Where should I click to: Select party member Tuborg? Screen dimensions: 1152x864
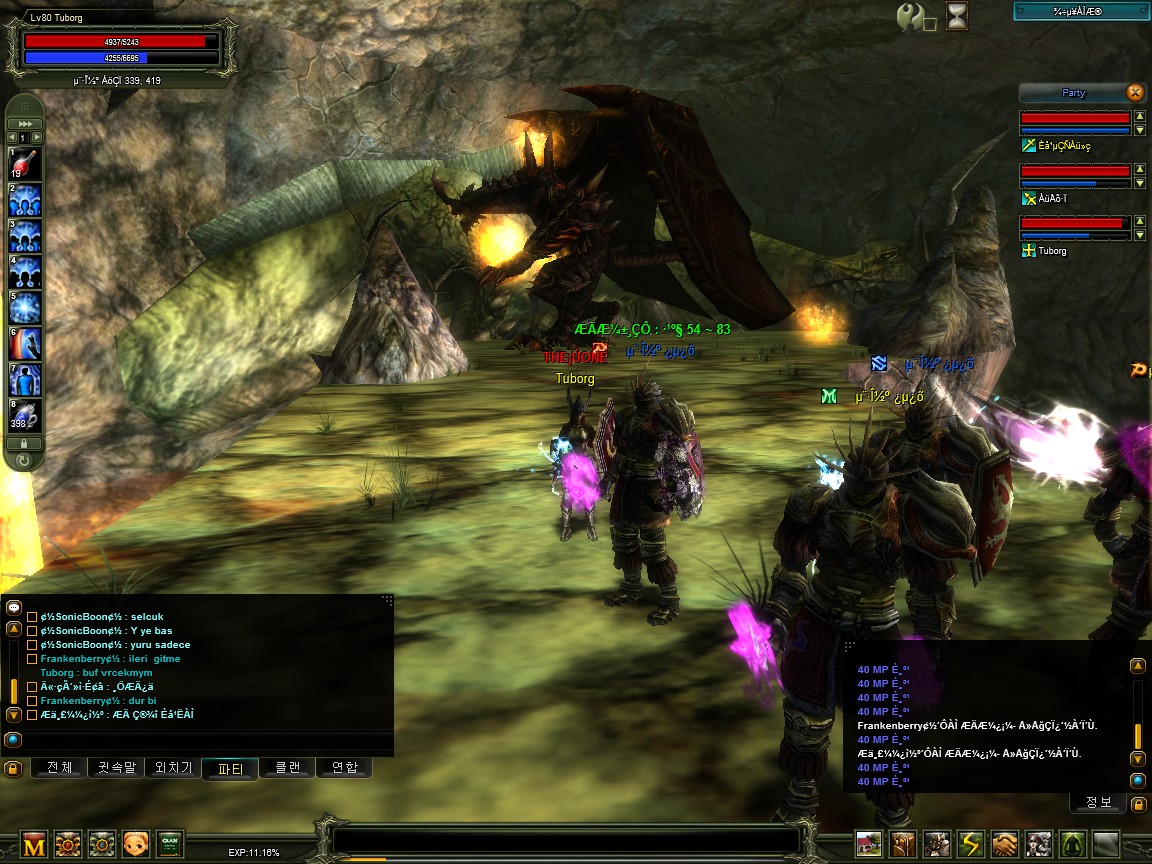1052,251
